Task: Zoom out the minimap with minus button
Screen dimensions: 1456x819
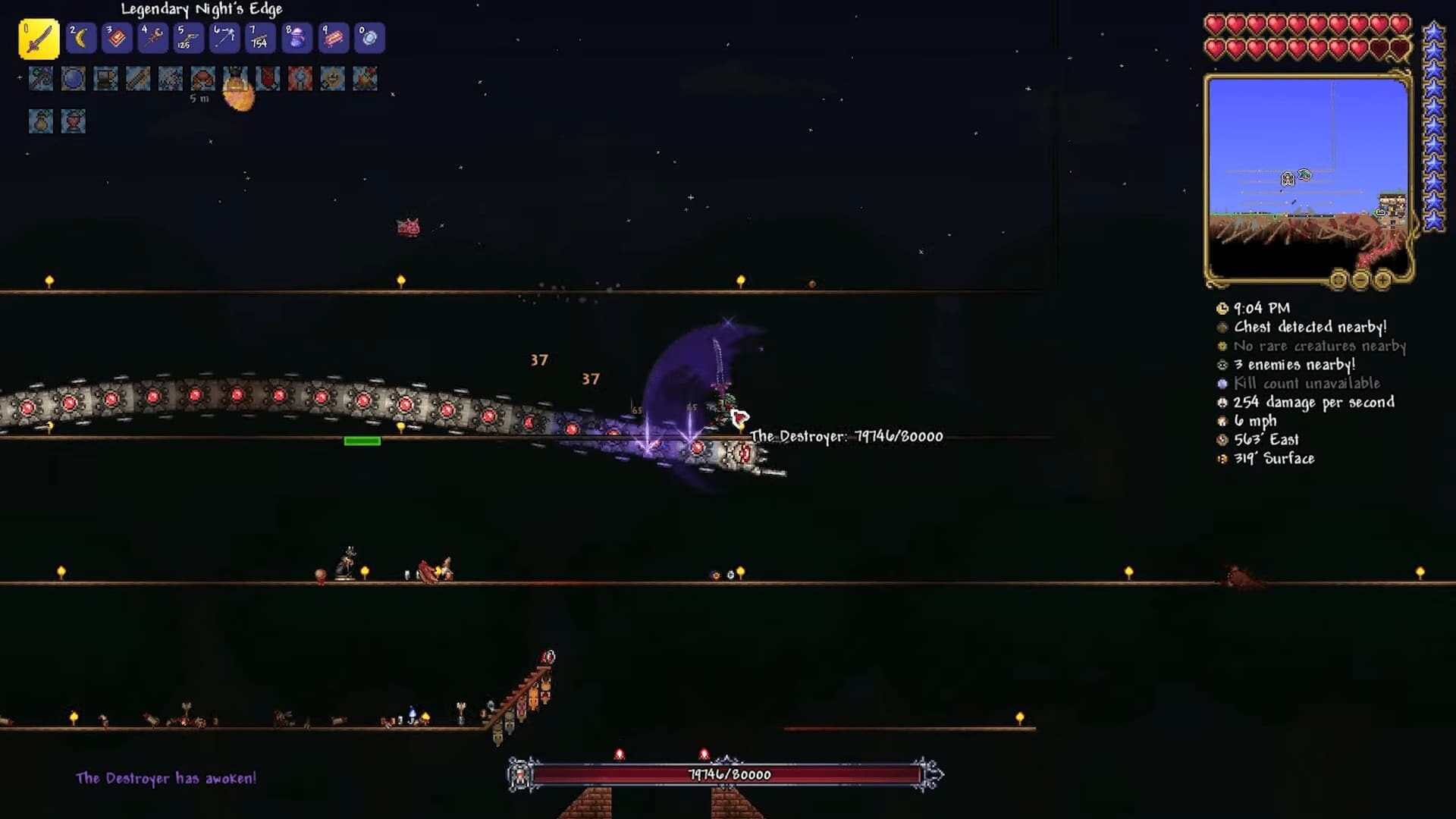Action: [1360, 281]
